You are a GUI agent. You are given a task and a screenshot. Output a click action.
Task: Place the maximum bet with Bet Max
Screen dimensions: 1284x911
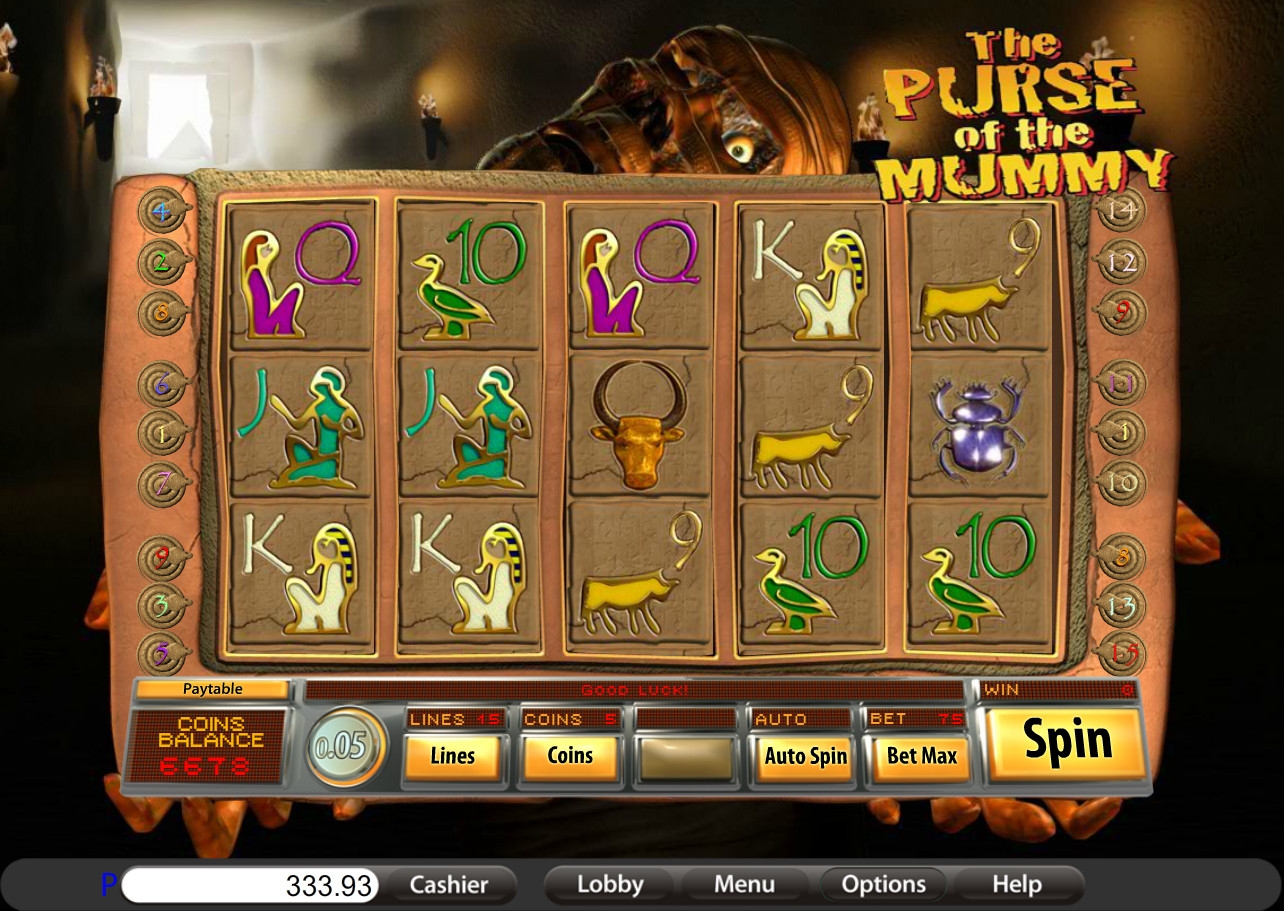point(921,756)
